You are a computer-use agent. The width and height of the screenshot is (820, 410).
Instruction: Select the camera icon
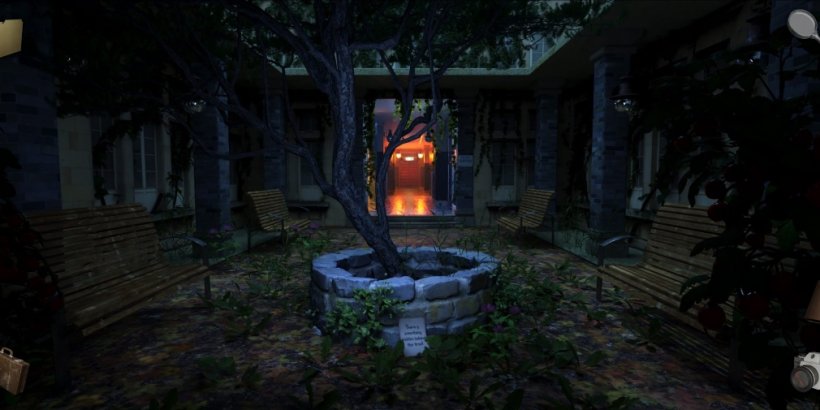coord(806,372)
